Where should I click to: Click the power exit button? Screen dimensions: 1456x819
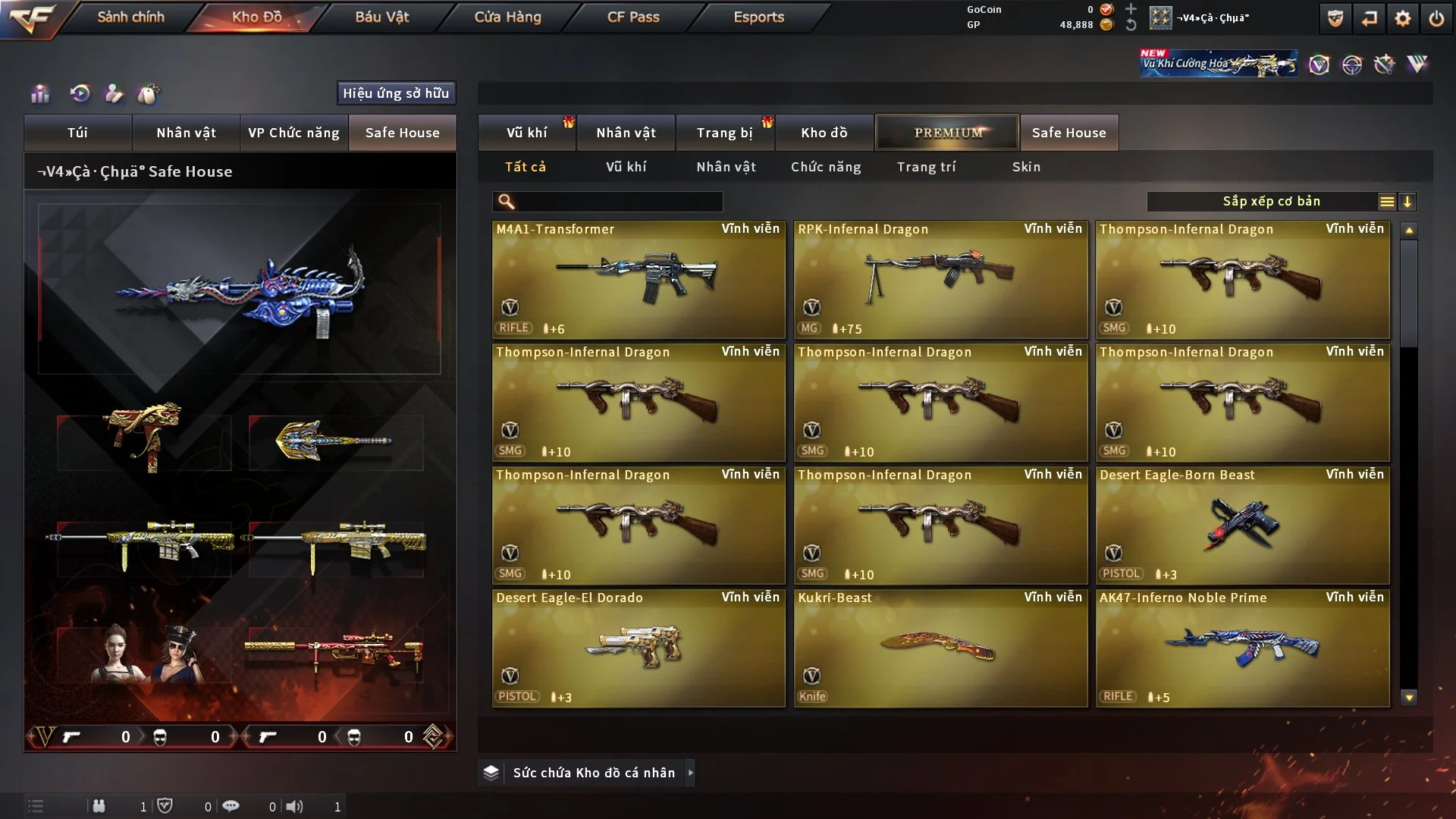(1436, 18)
